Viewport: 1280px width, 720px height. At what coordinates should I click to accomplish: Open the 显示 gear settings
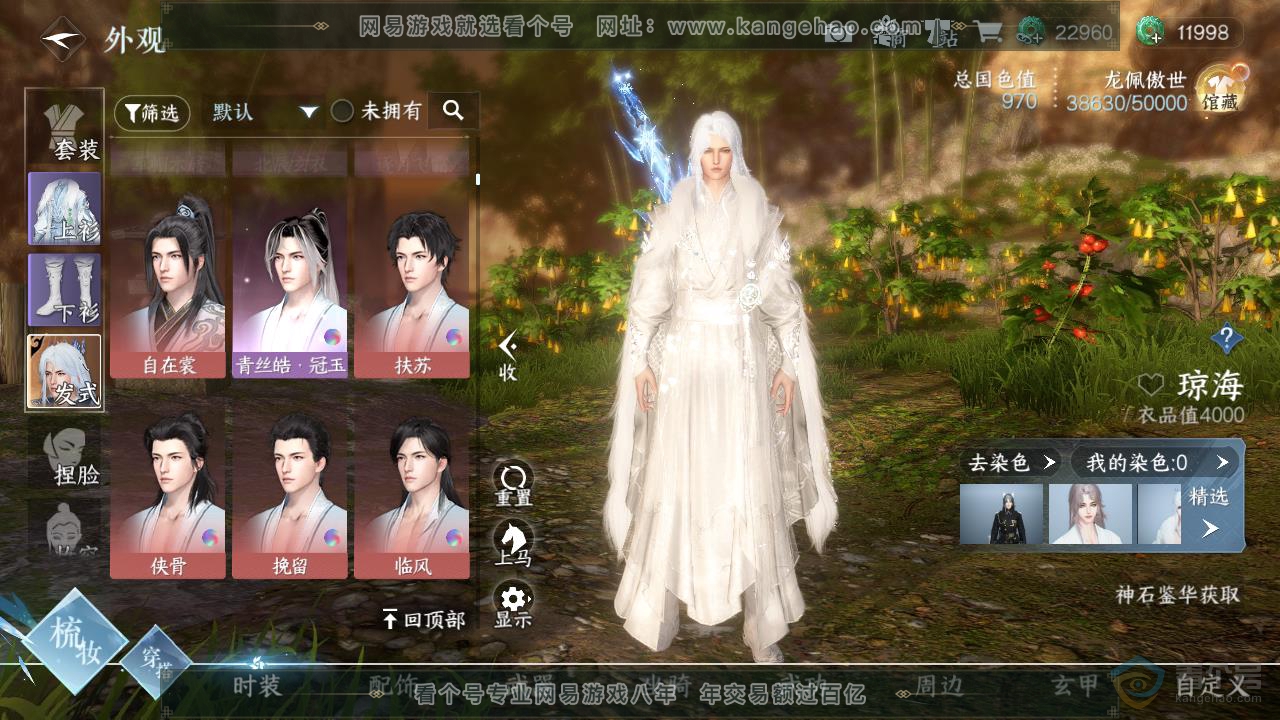(513, 605)
